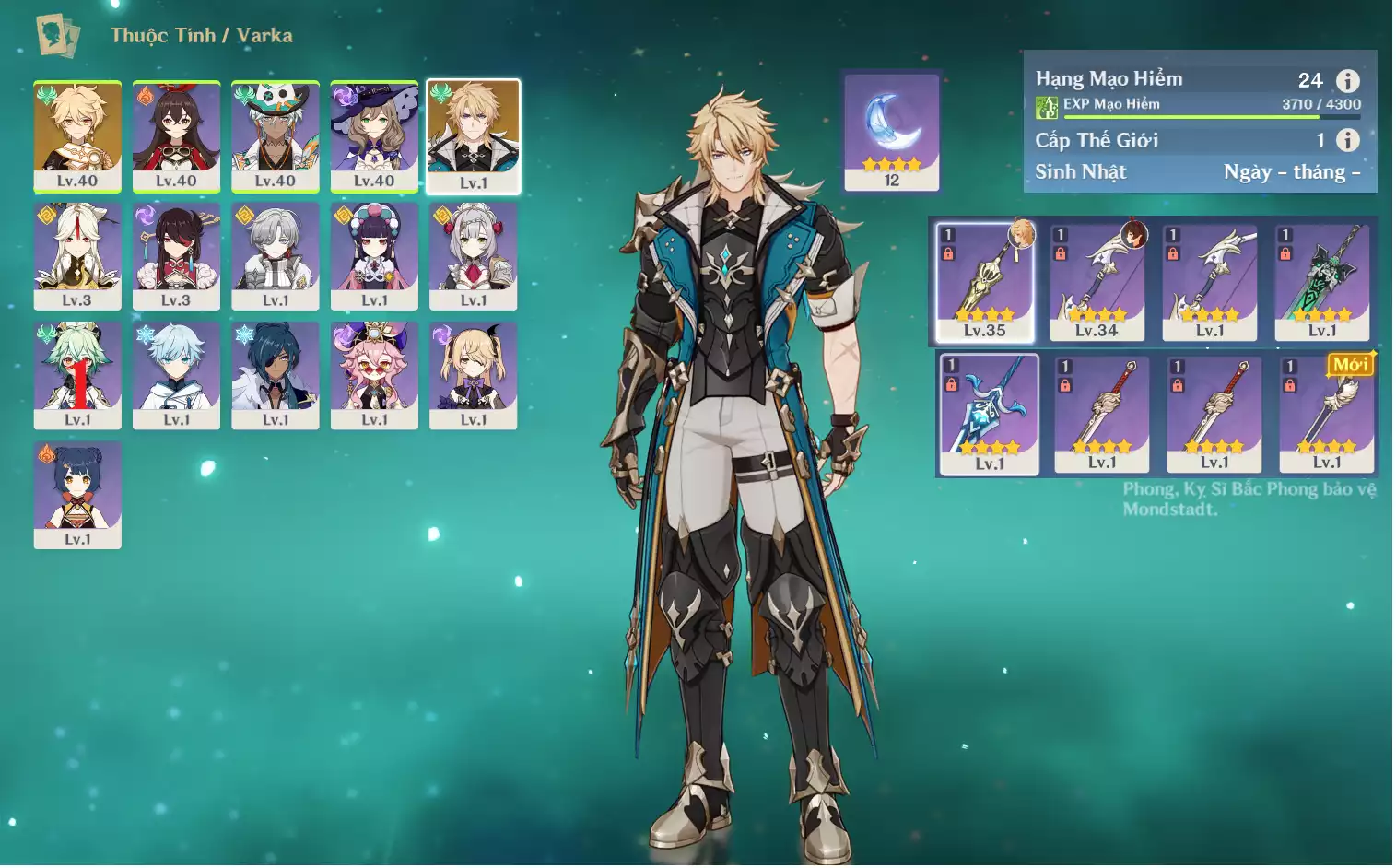Screen dimensions: 1396x868
Task: Choose Beidou with the eyepatch
Action: coord(176,255)
